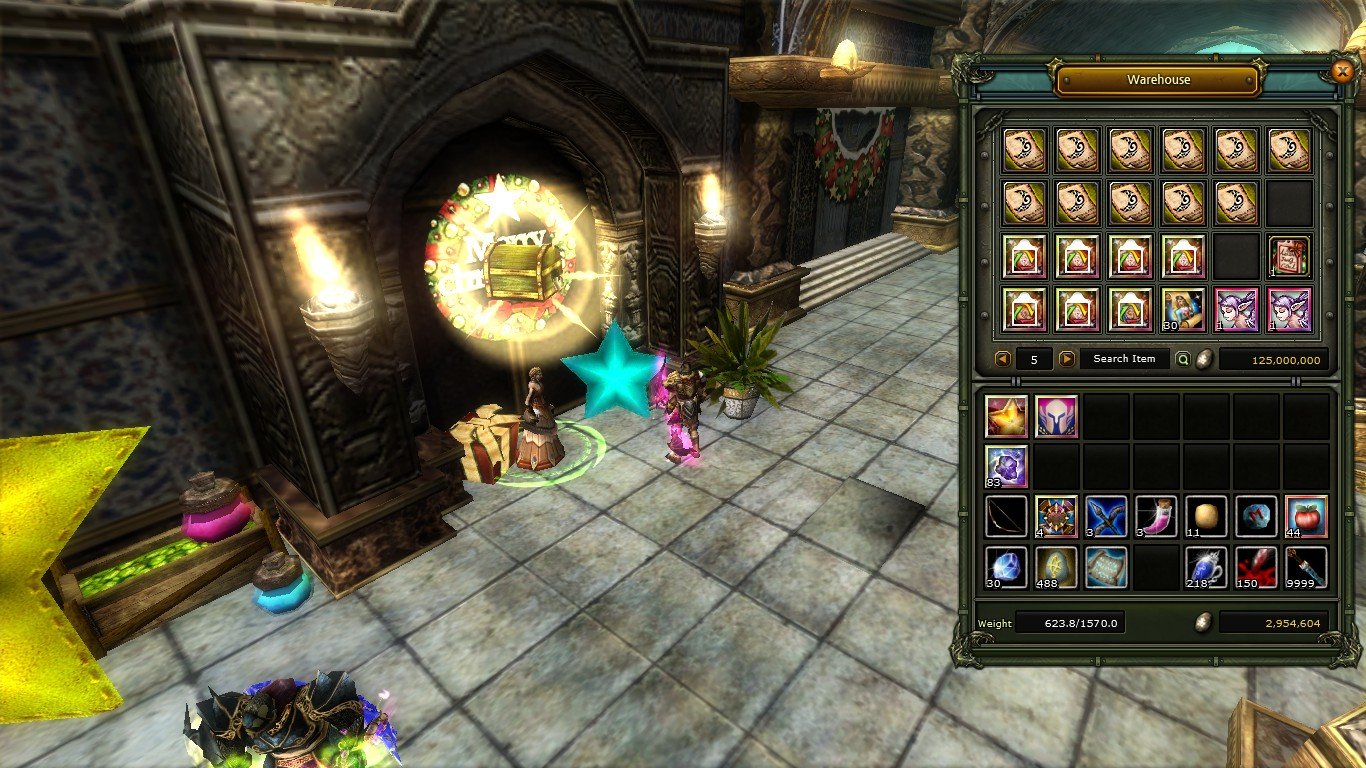The height and width of the screenshot is (768, 1366).
Task: Select the blue potion flask stack of 218
Action: 1207,567
